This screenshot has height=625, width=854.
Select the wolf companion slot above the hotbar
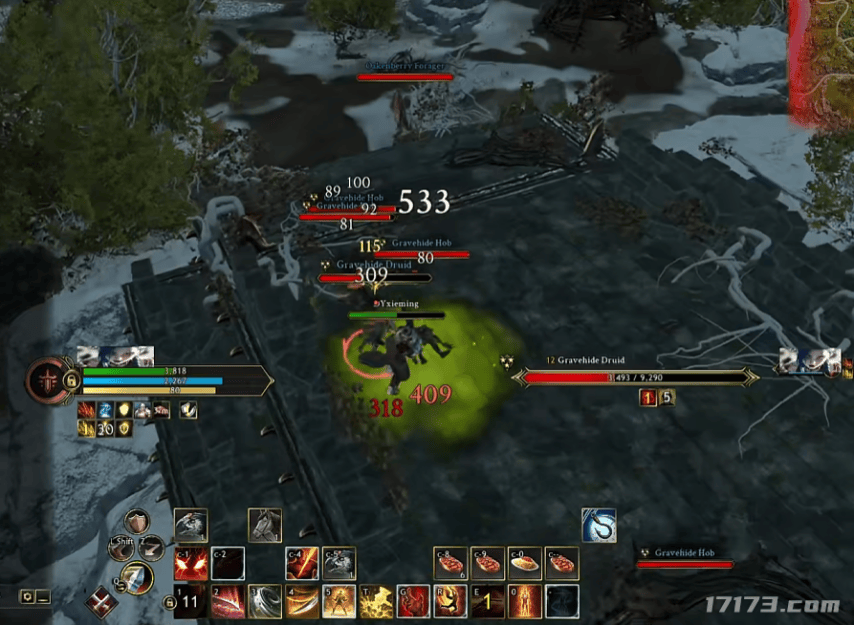click(190, 525)
